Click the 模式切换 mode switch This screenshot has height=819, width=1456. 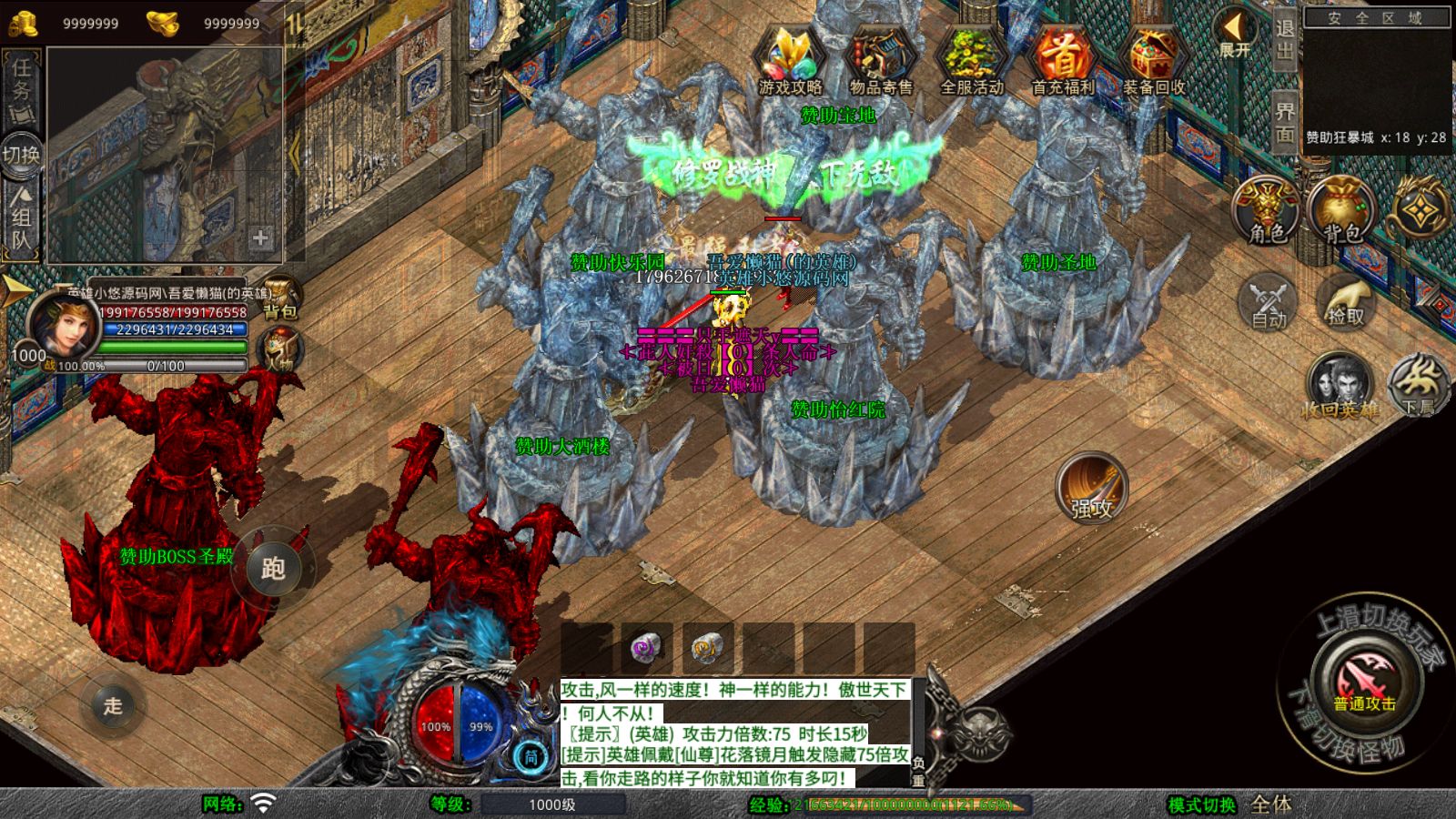[1203, 804]
